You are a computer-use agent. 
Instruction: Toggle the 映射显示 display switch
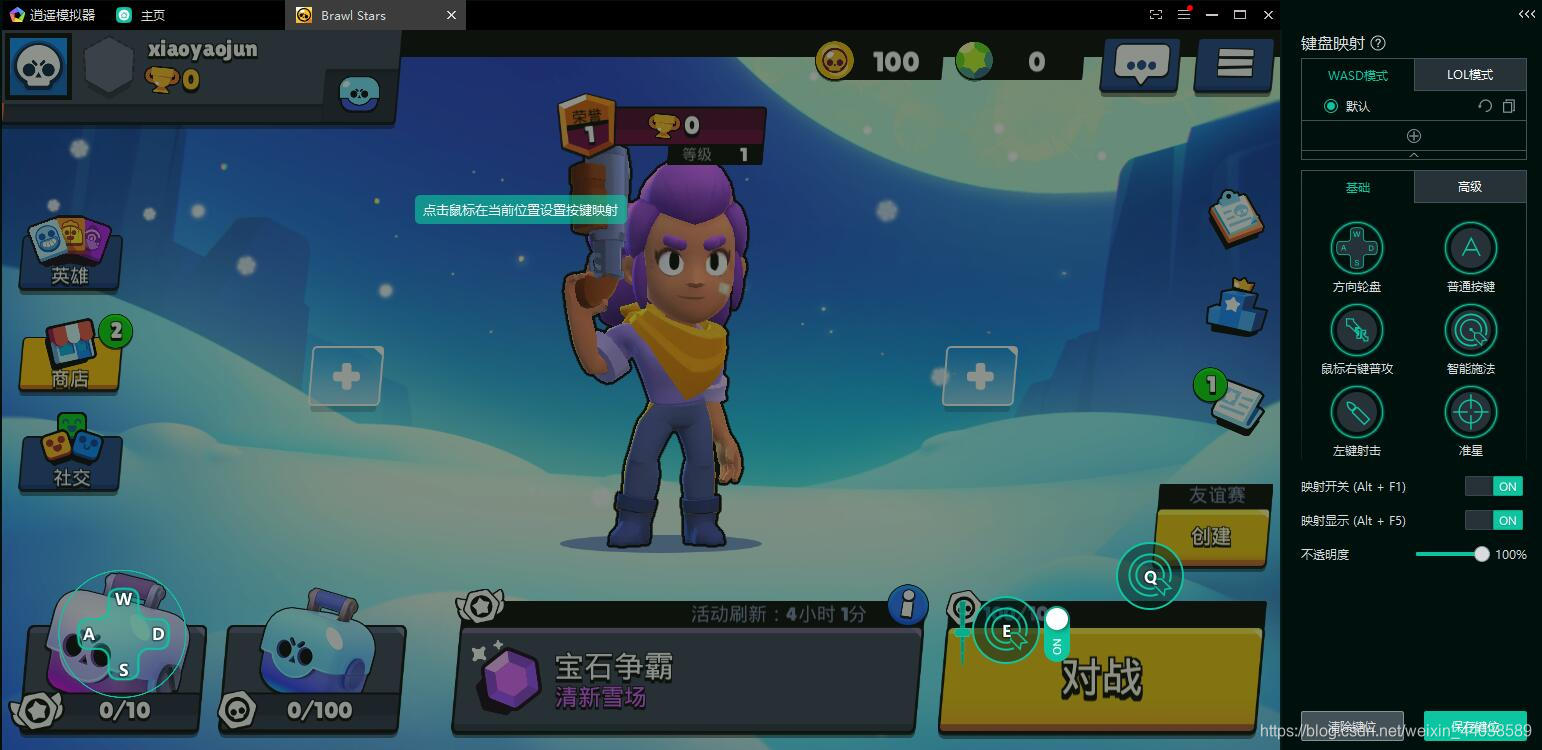pyautogui.click(x=1493, y=521)
